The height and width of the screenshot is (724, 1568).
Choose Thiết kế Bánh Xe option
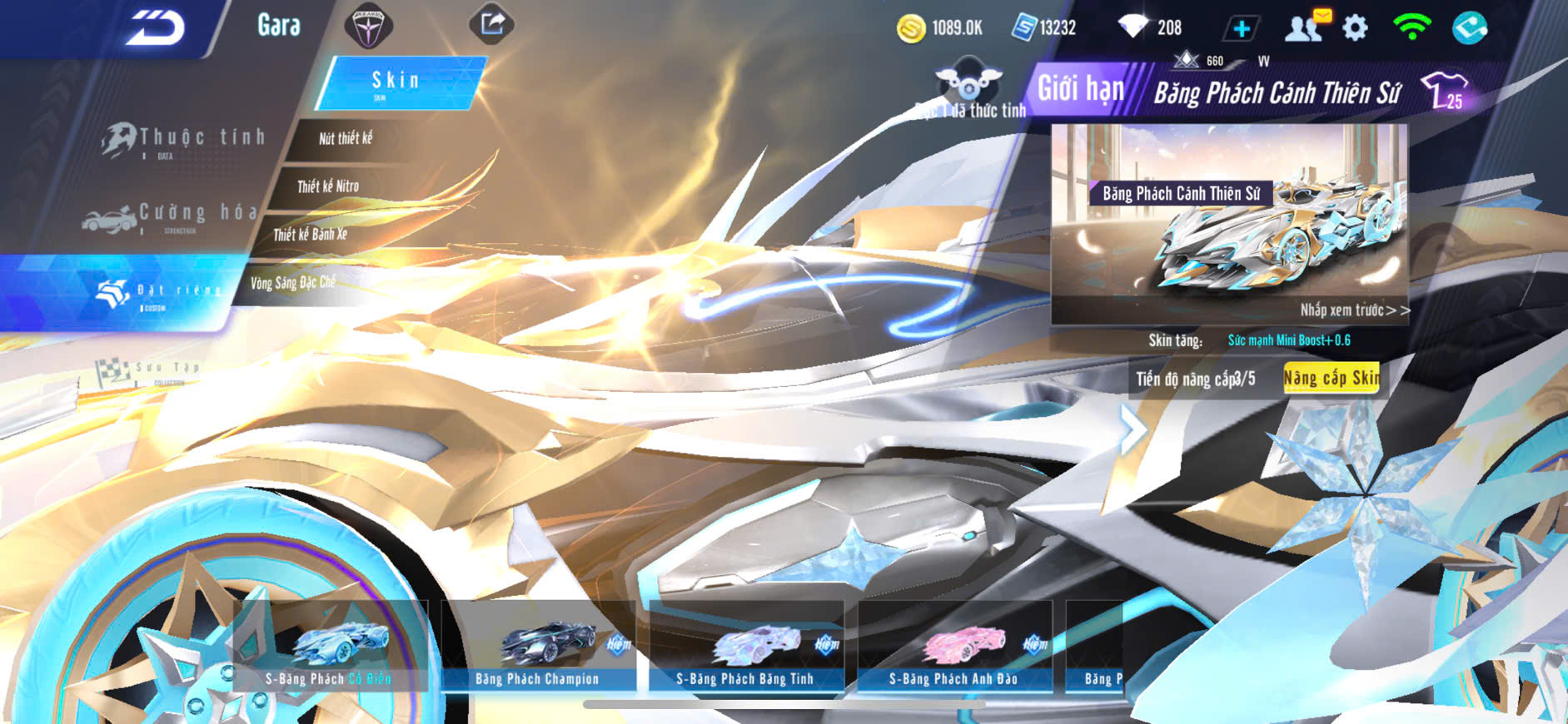click(x=310, y=235)
